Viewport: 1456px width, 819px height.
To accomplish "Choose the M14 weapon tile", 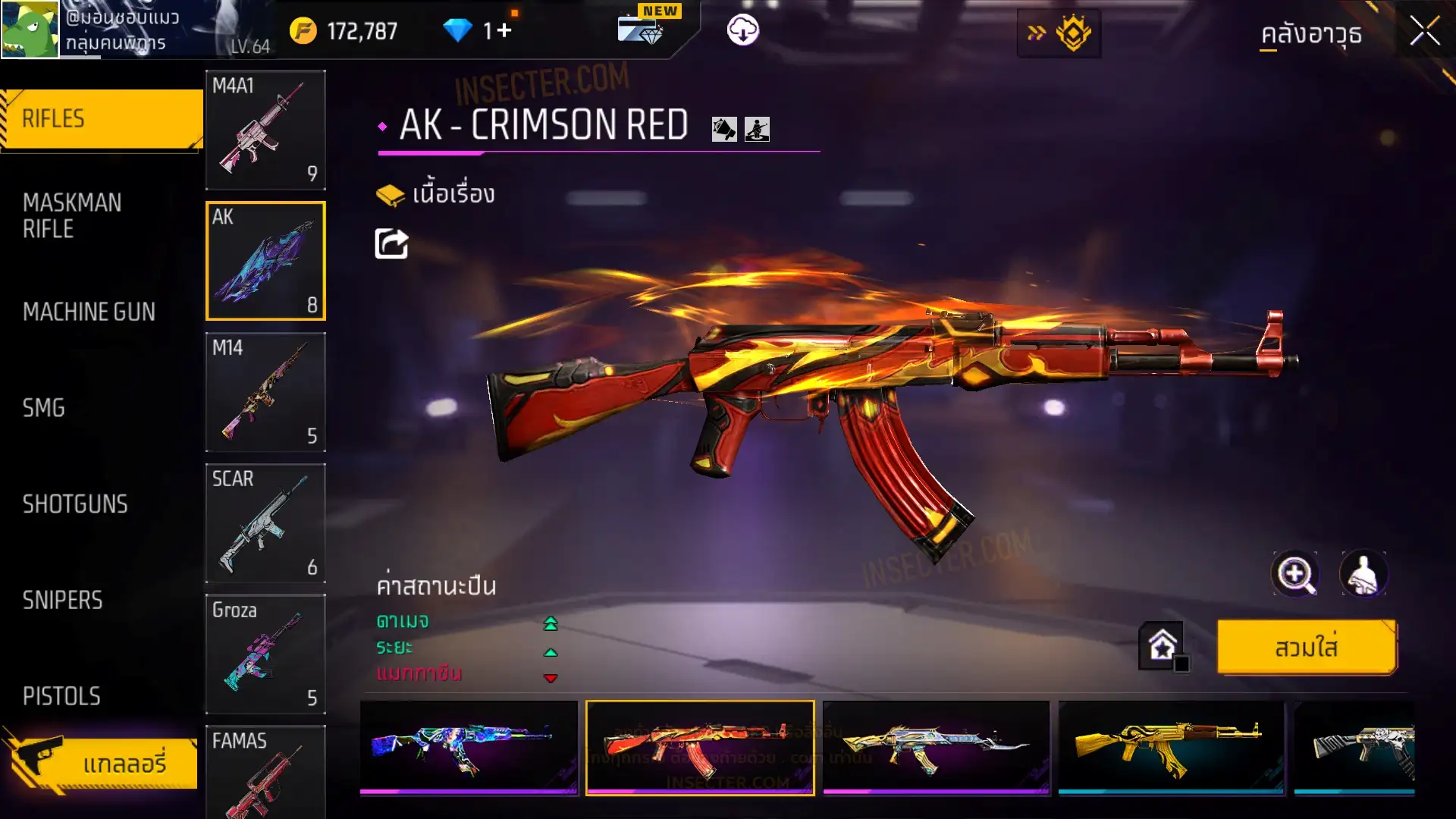I will (x=265, y=392).
